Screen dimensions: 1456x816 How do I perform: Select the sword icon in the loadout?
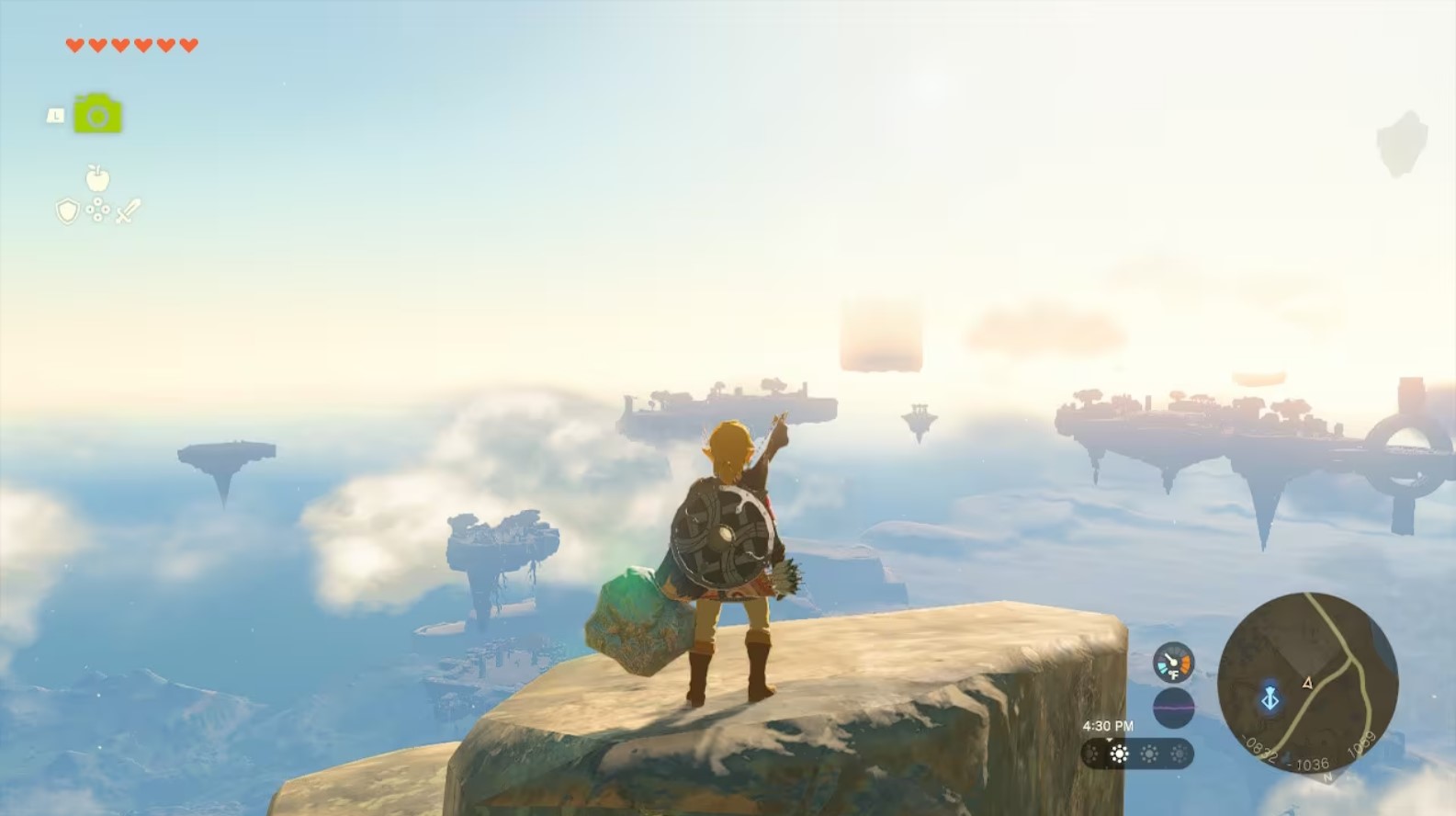click(x=129, y=210)
